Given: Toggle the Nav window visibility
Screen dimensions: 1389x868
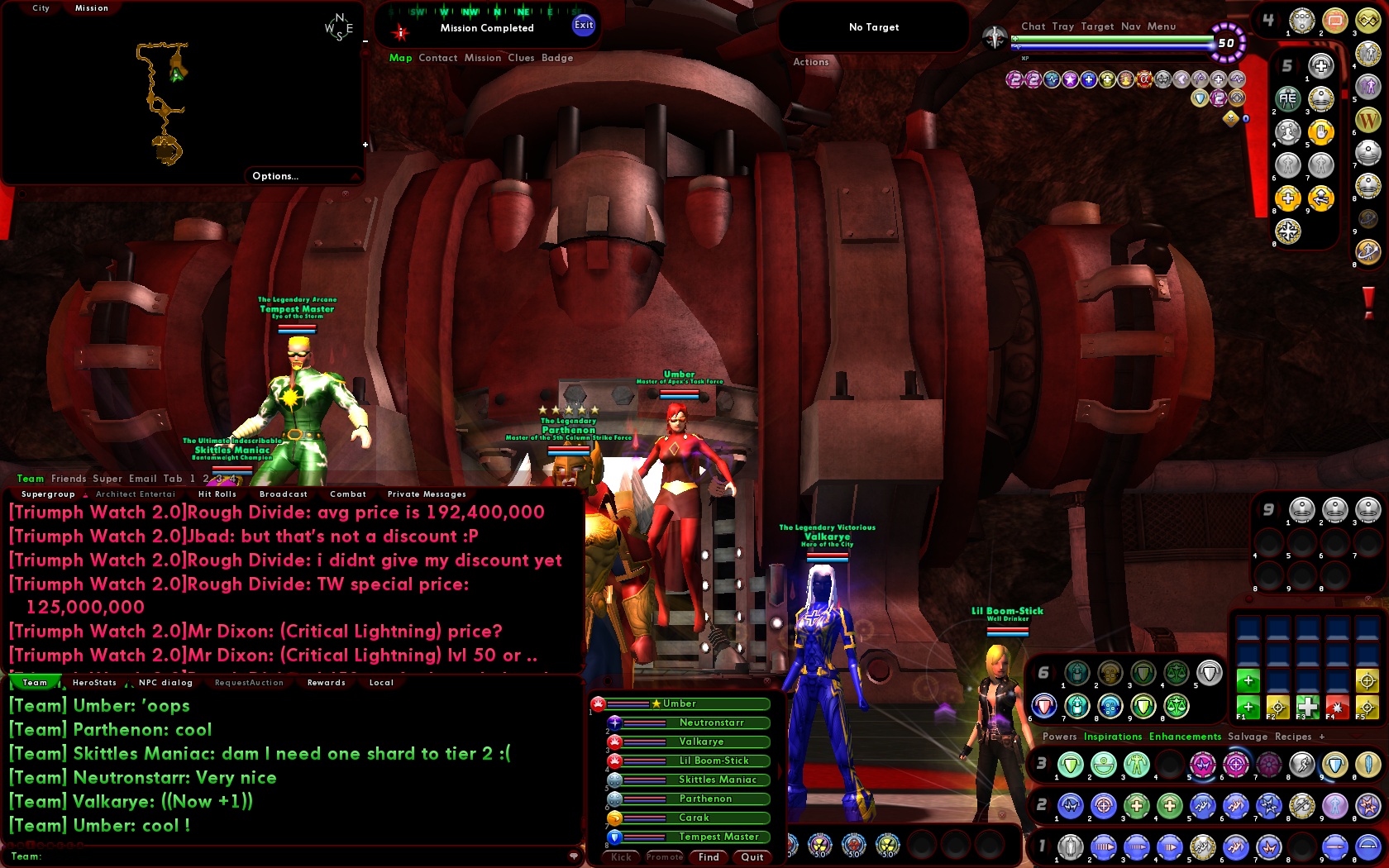Looking at the screenshot, I should tap(1131, 26).
